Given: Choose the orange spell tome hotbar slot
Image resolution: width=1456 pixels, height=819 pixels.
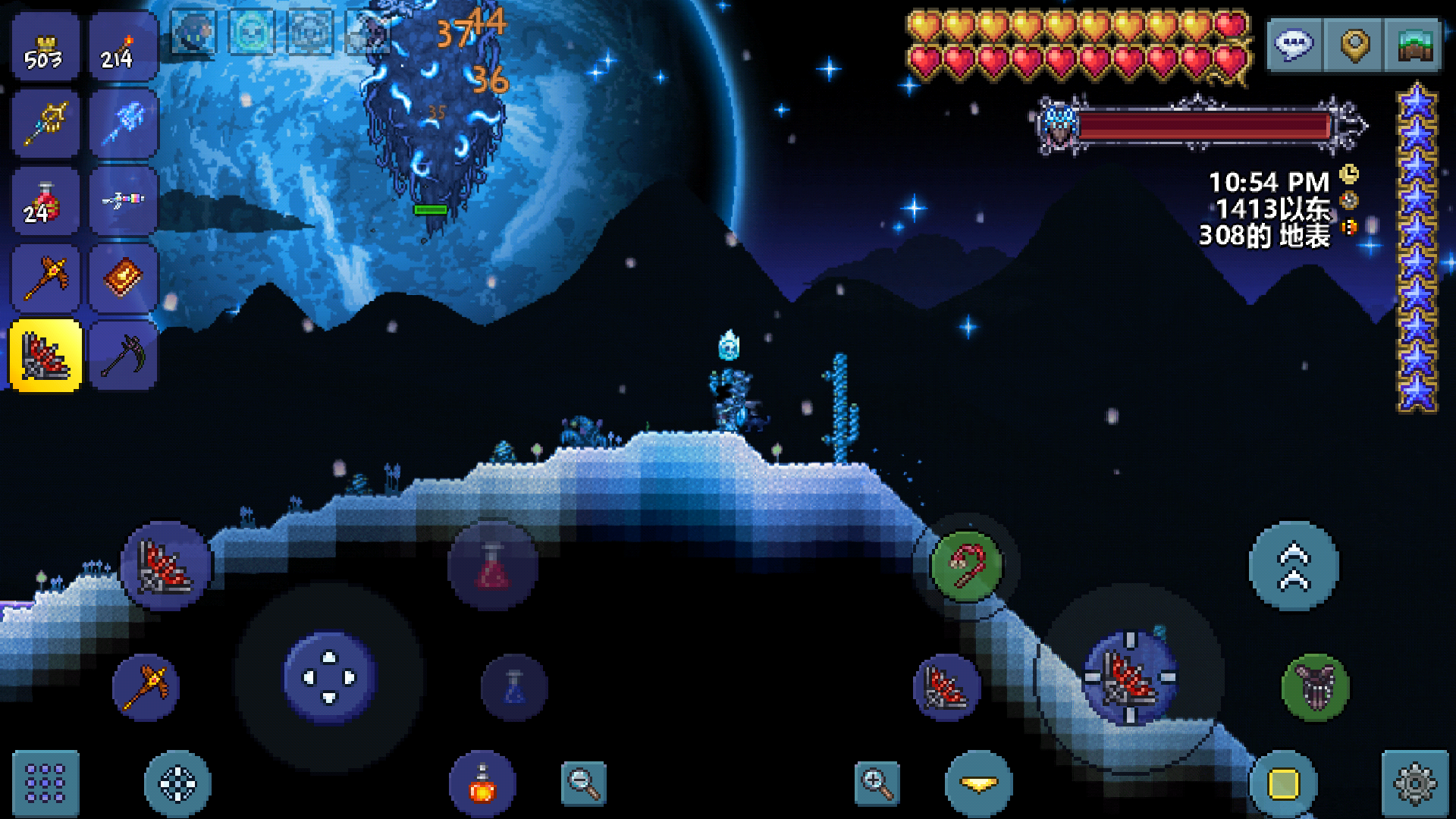Looking at the screenshot, I should [x=123, y=278].
